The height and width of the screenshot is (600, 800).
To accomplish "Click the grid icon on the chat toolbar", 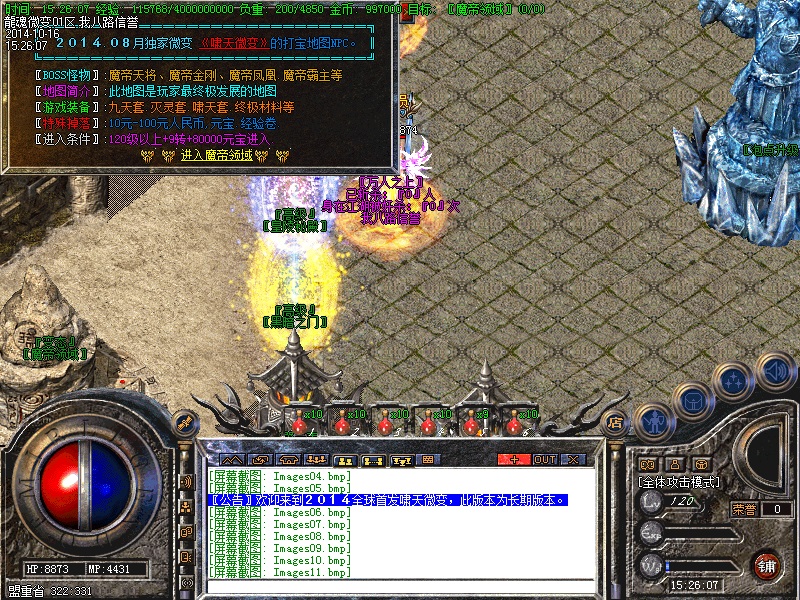I will click(x=429, y=459).
